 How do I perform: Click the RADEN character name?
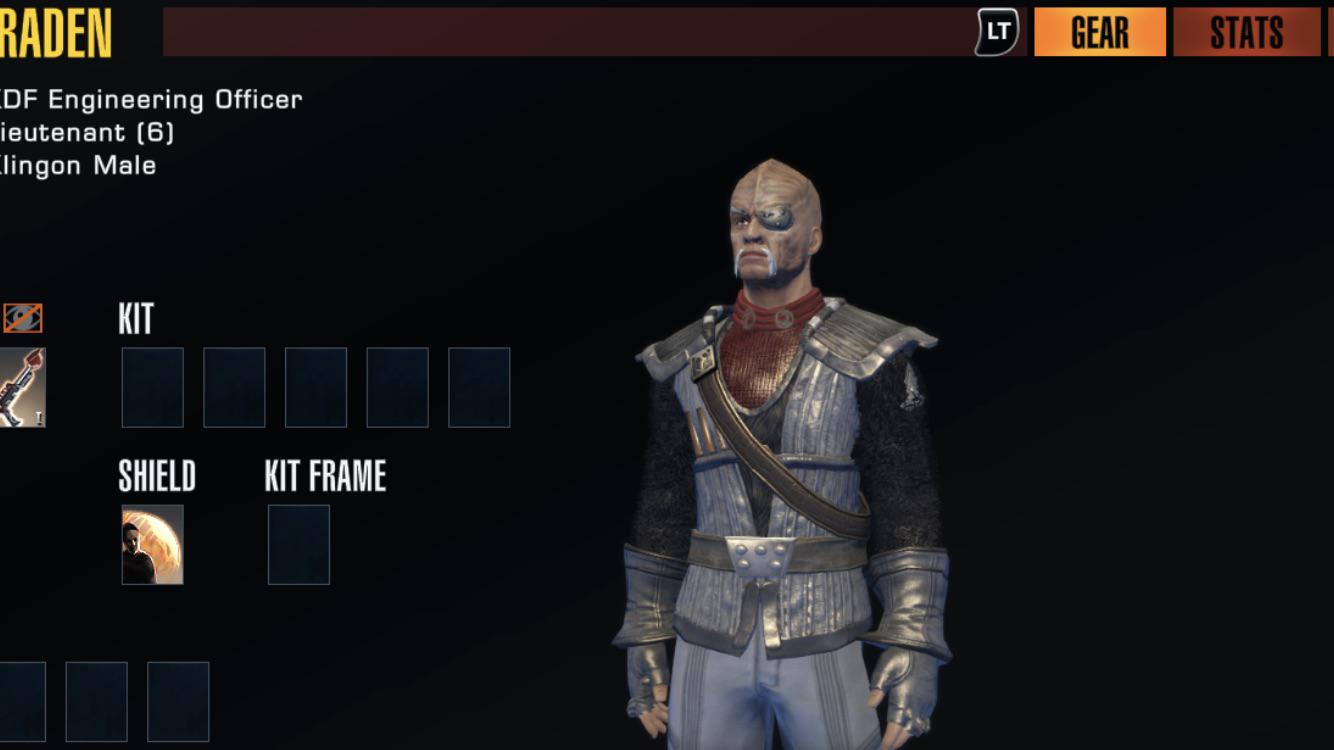click(x=55, y=30)
